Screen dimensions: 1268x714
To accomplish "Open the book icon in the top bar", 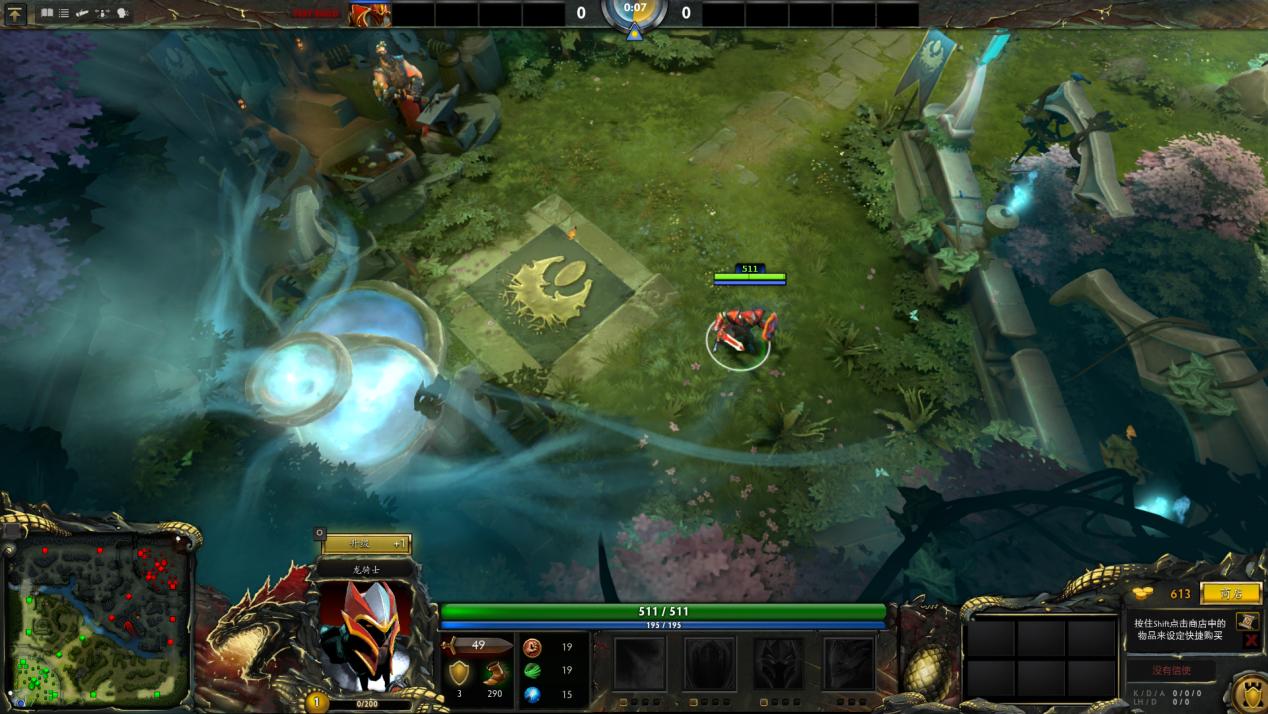I will point(46,14).
